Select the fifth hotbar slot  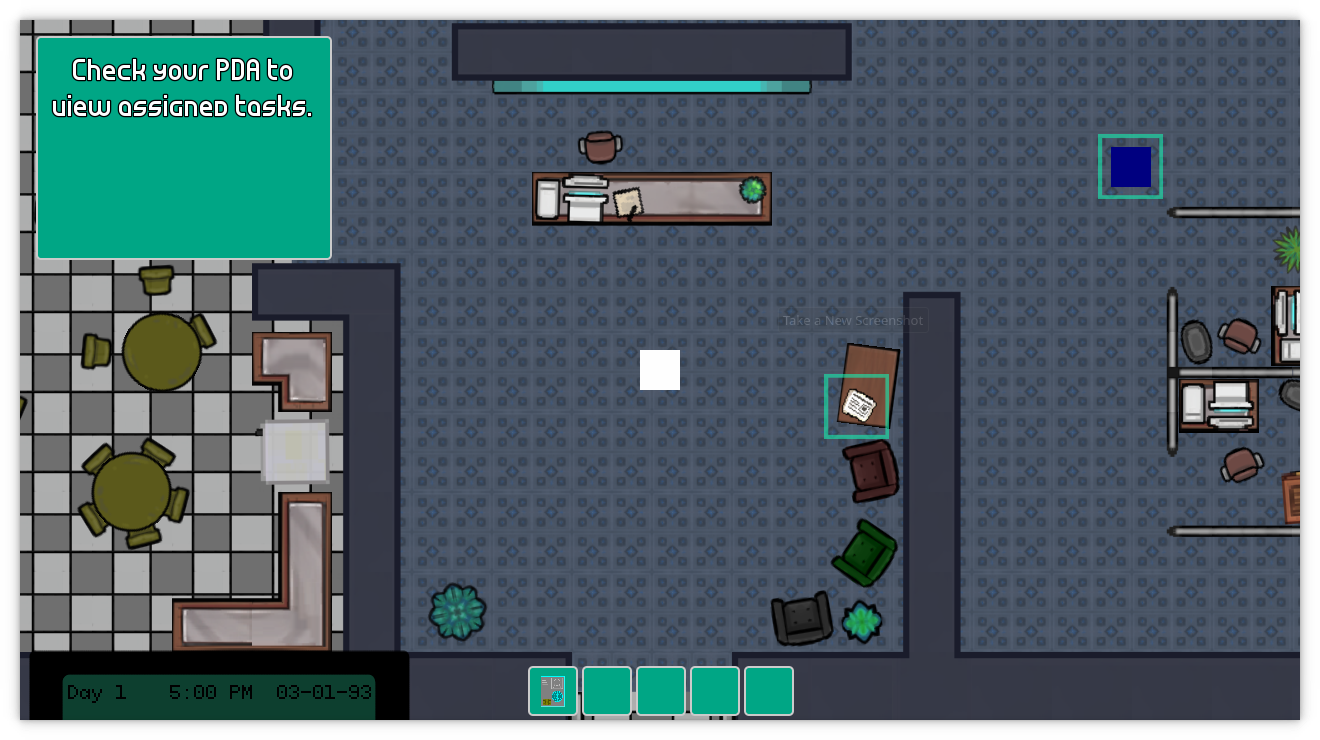(x=769, y=691)
